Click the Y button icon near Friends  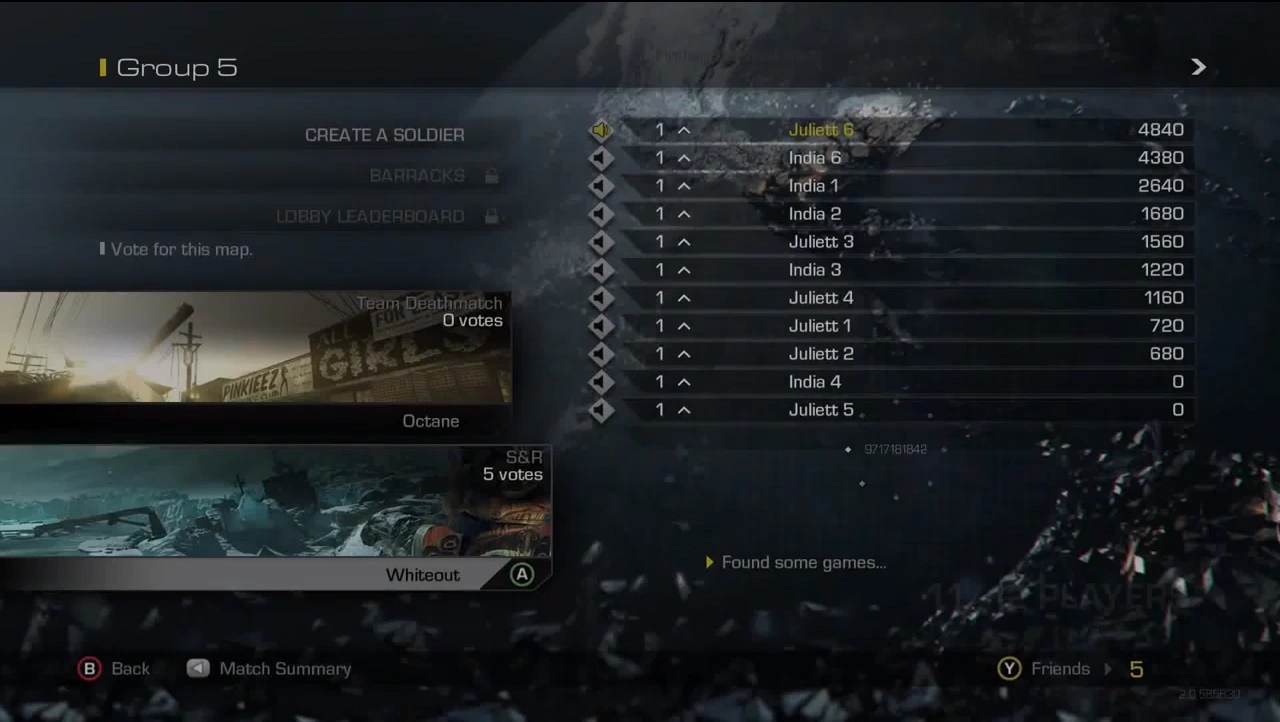tap(1009, 668)
